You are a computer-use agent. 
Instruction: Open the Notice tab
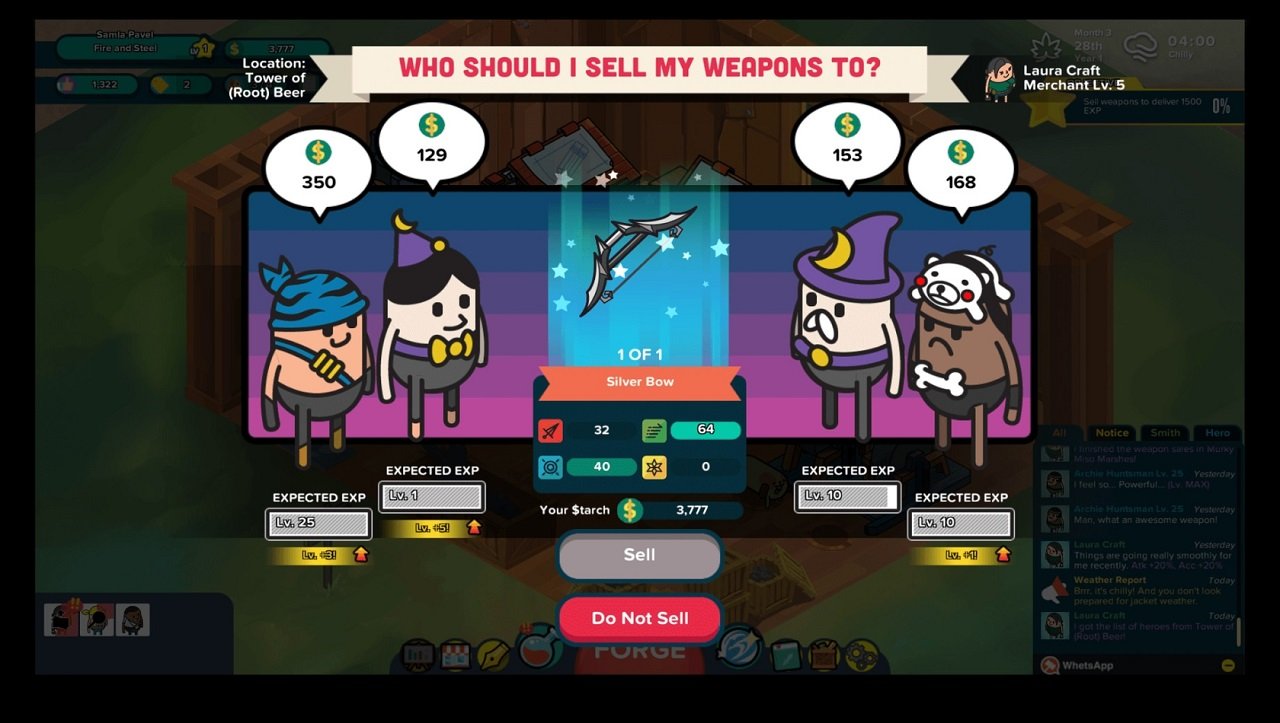click(x=1112, y=433)
